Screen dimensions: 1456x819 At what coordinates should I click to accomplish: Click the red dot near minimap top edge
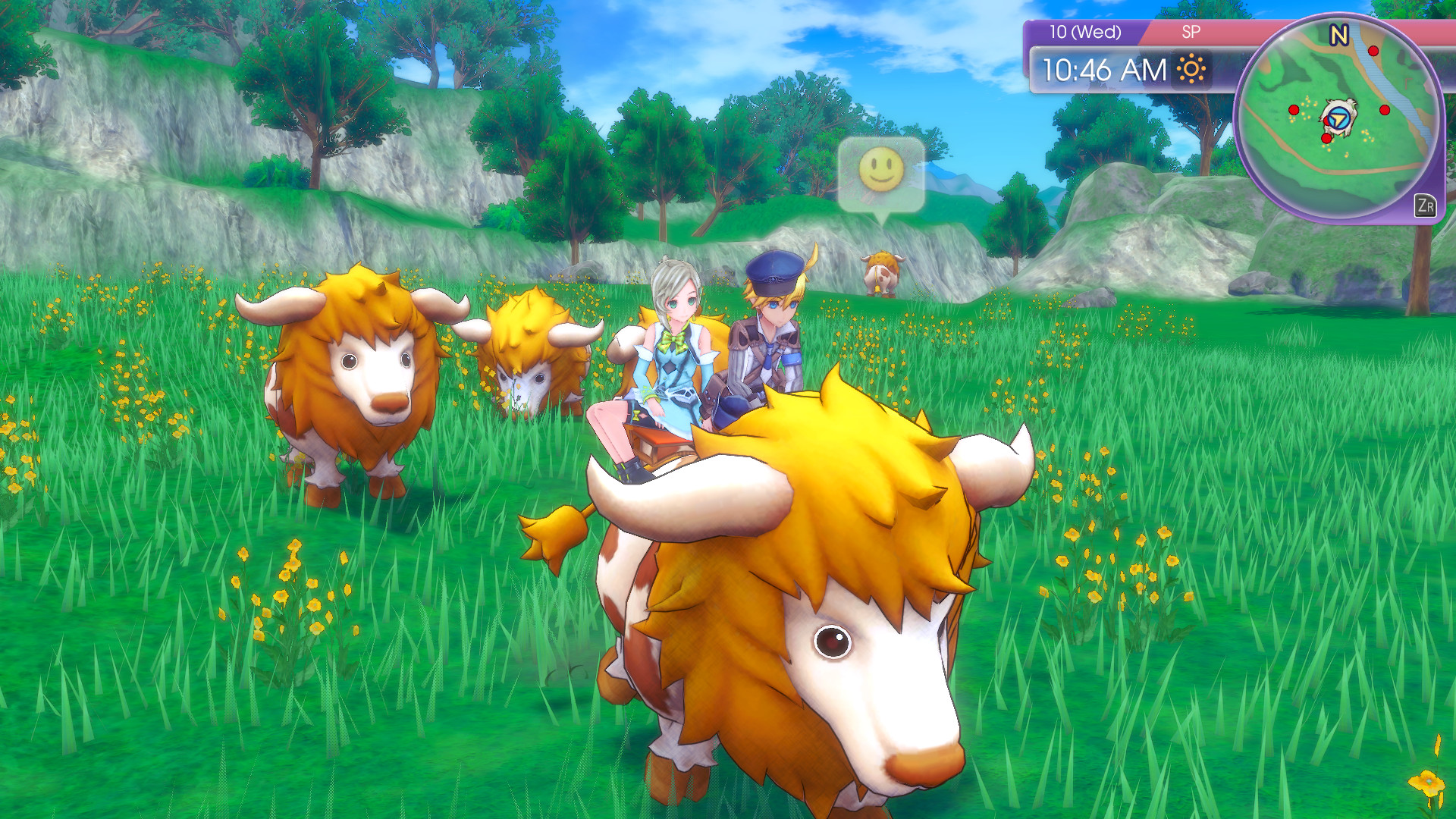click(x=1373, y=51)
